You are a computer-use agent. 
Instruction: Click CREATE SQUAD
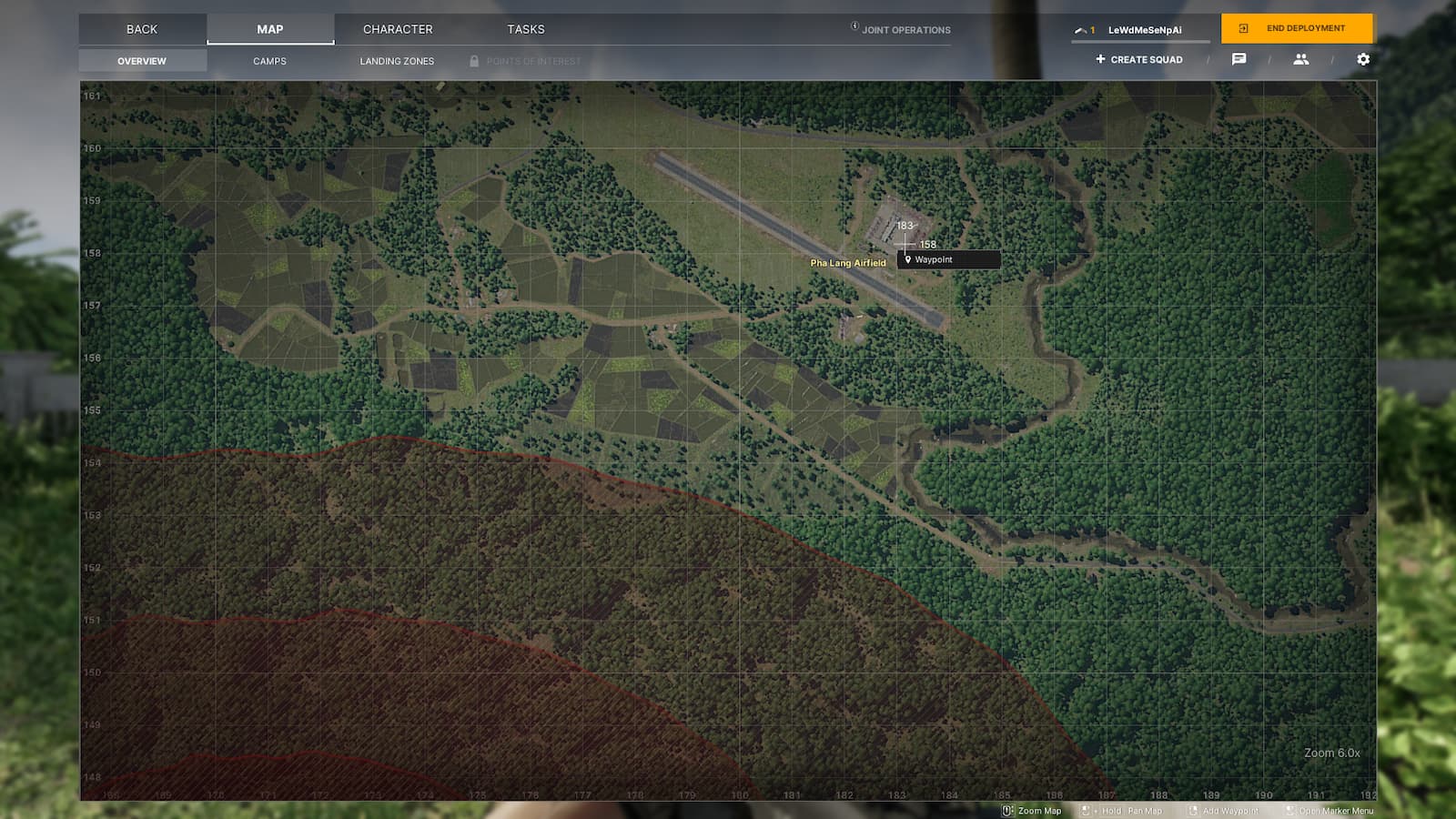pyautogui.click(x=1145, y=59)
